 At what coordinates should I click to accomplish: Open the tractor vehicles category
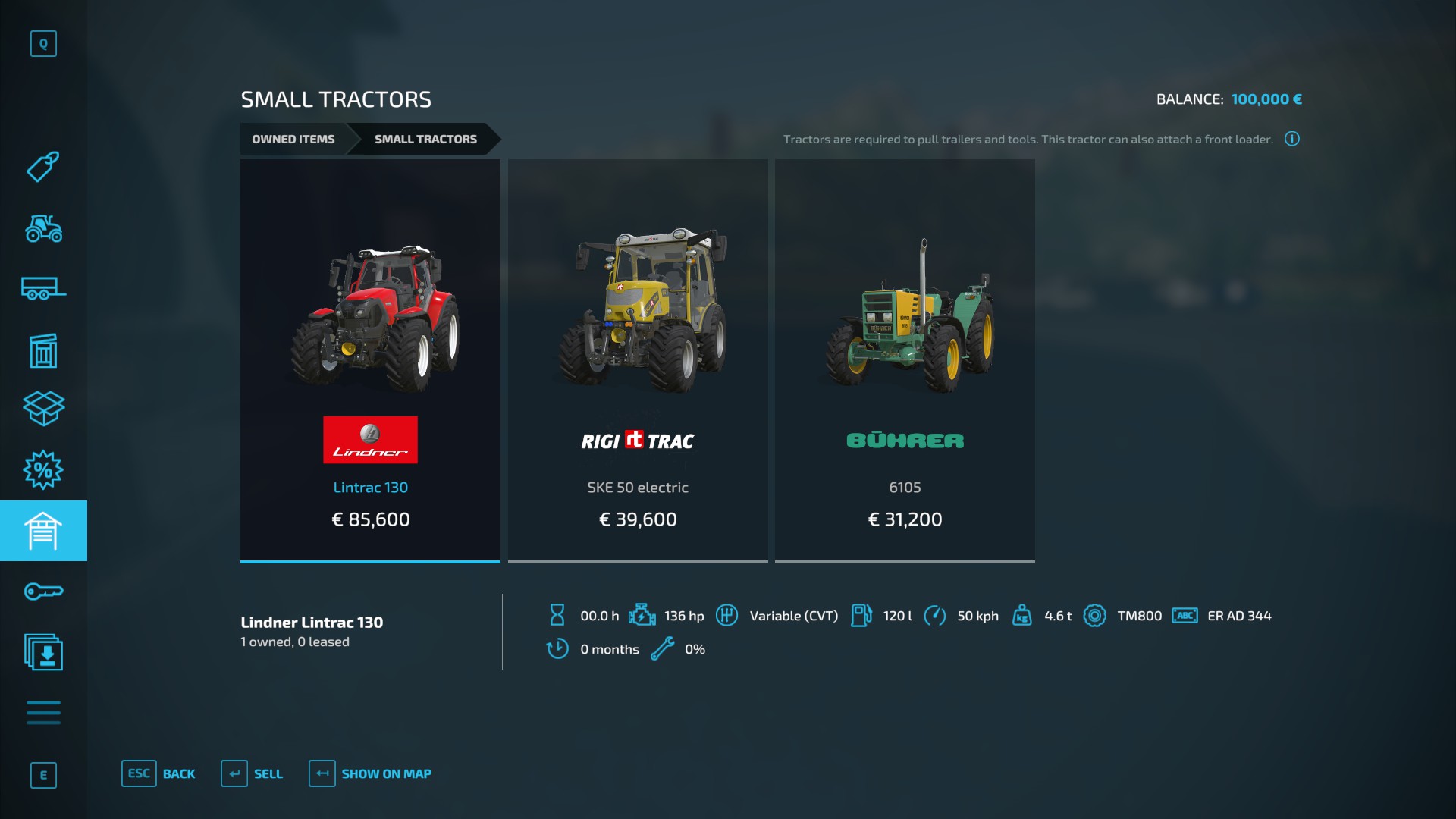pyautogui.click(x=43, y=228)
